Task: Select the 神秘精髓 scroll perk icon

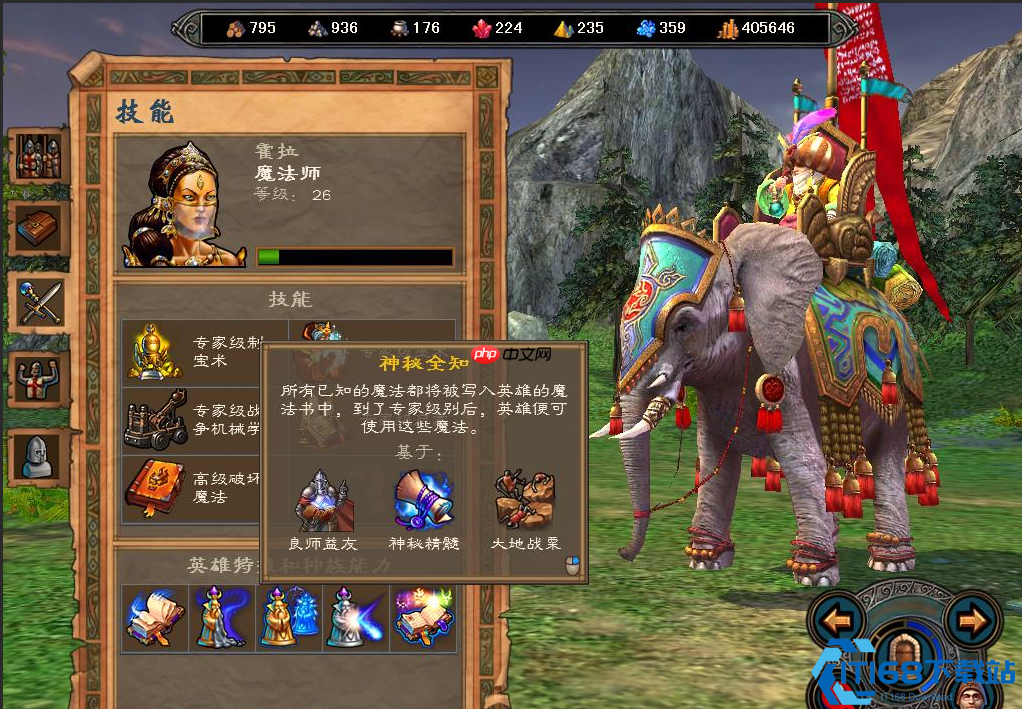Action: [422, 499]
